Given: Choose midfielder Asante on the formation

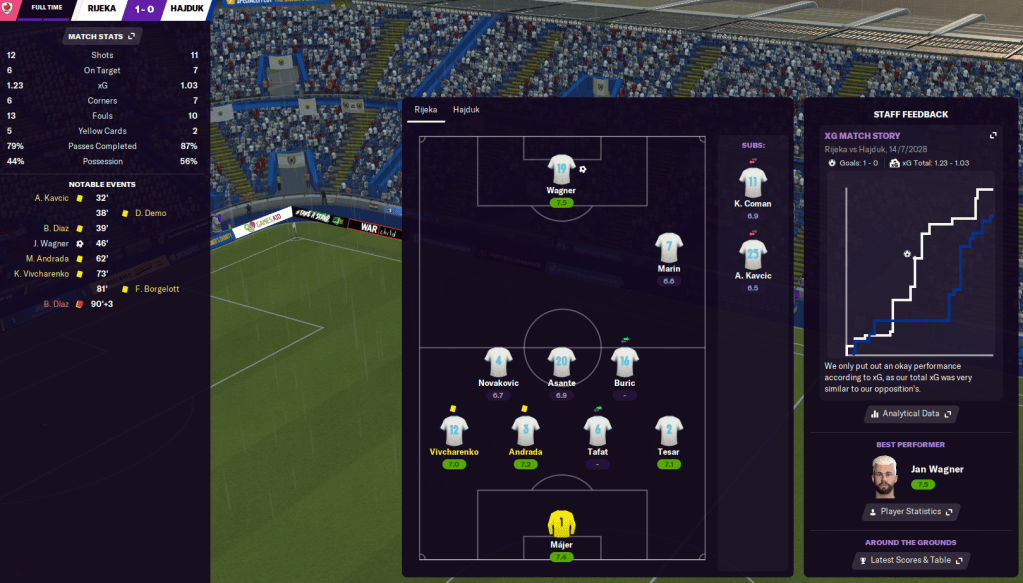Looking at the screenshot, I should pyautogui.click(x=561, y=363).
